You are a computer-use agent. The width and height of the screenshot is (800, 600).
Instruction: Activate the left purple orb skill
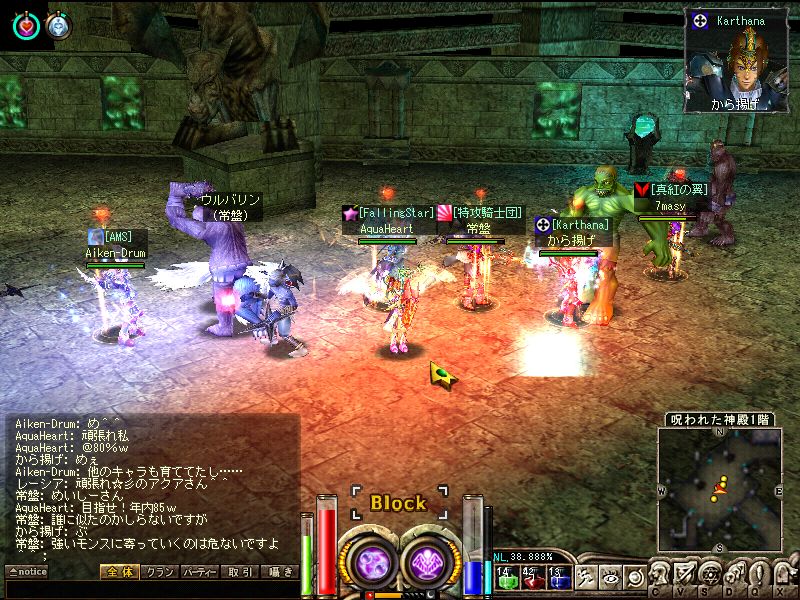373,561
